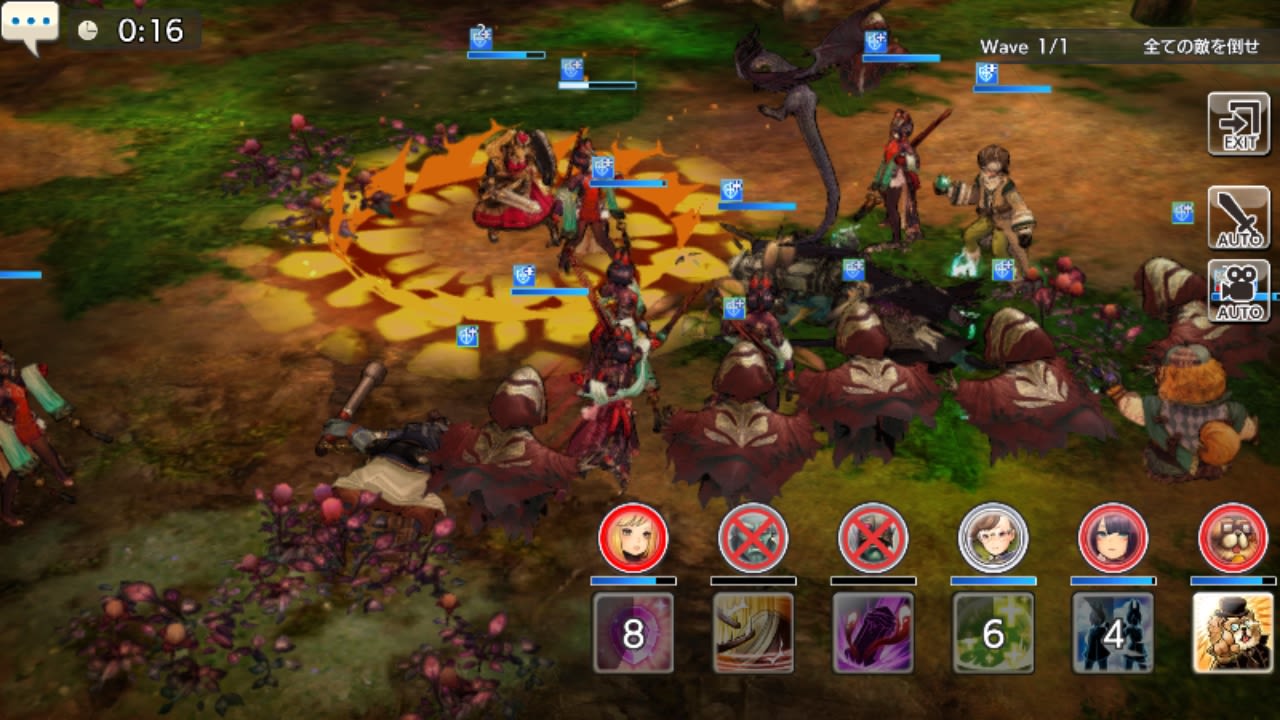Viewport: 1280px width, 720px height.
Task: Open the chat speech bubble
Action: (30, 26)
